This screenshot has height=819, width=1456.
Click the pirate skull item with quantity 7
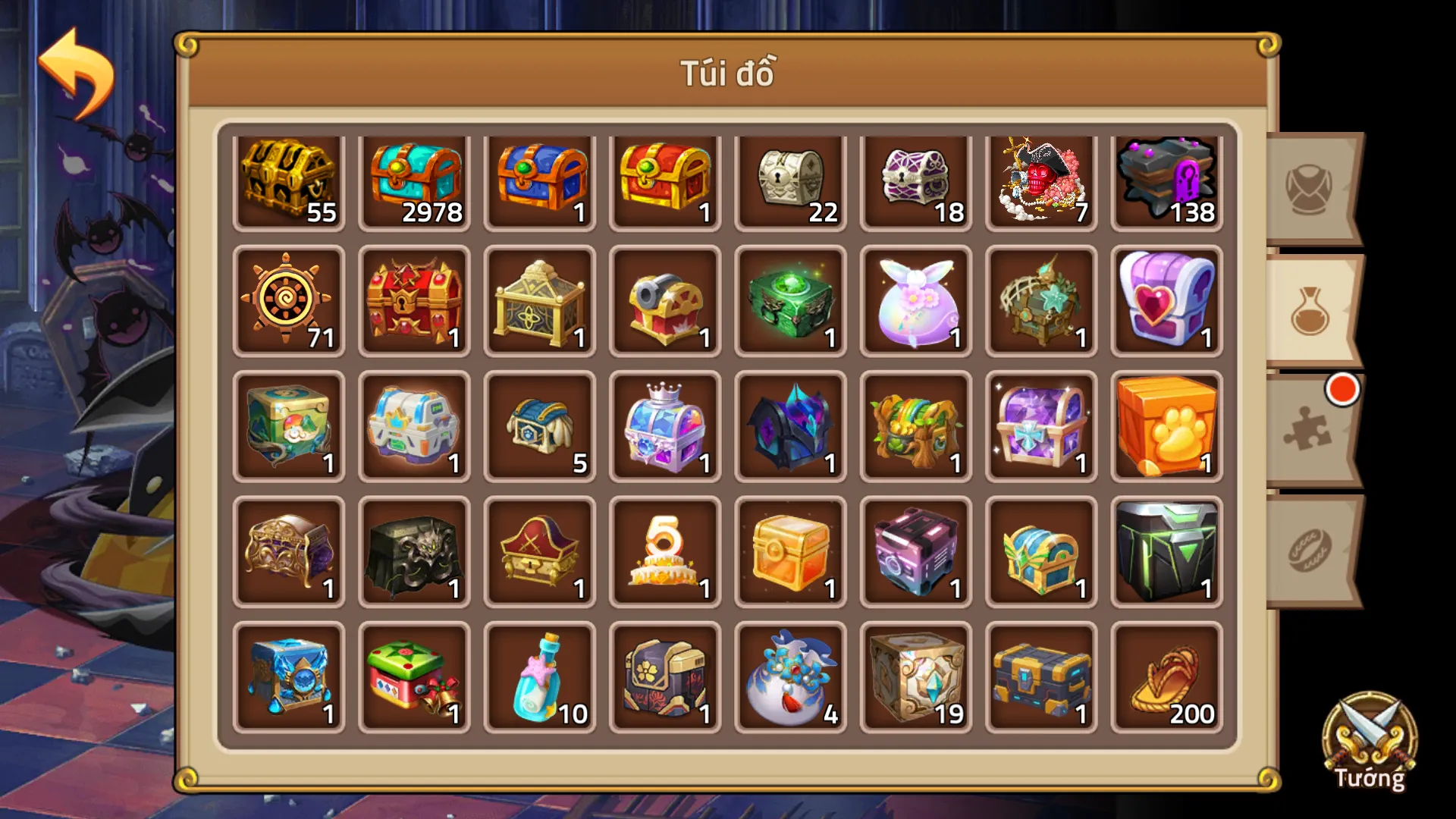point(1040,177)
